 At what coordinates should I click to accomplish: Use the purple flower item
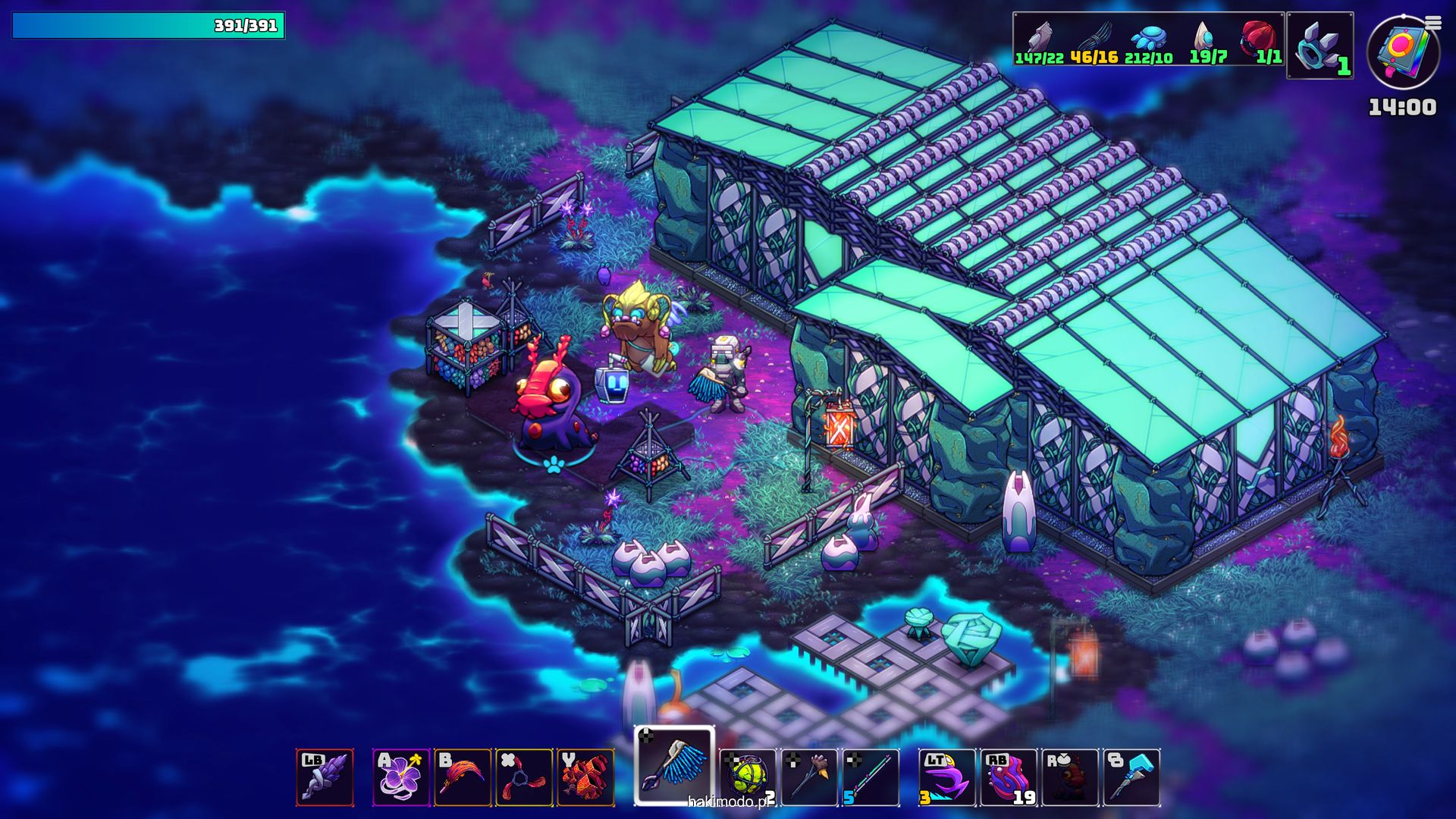(x=401, y=777)
